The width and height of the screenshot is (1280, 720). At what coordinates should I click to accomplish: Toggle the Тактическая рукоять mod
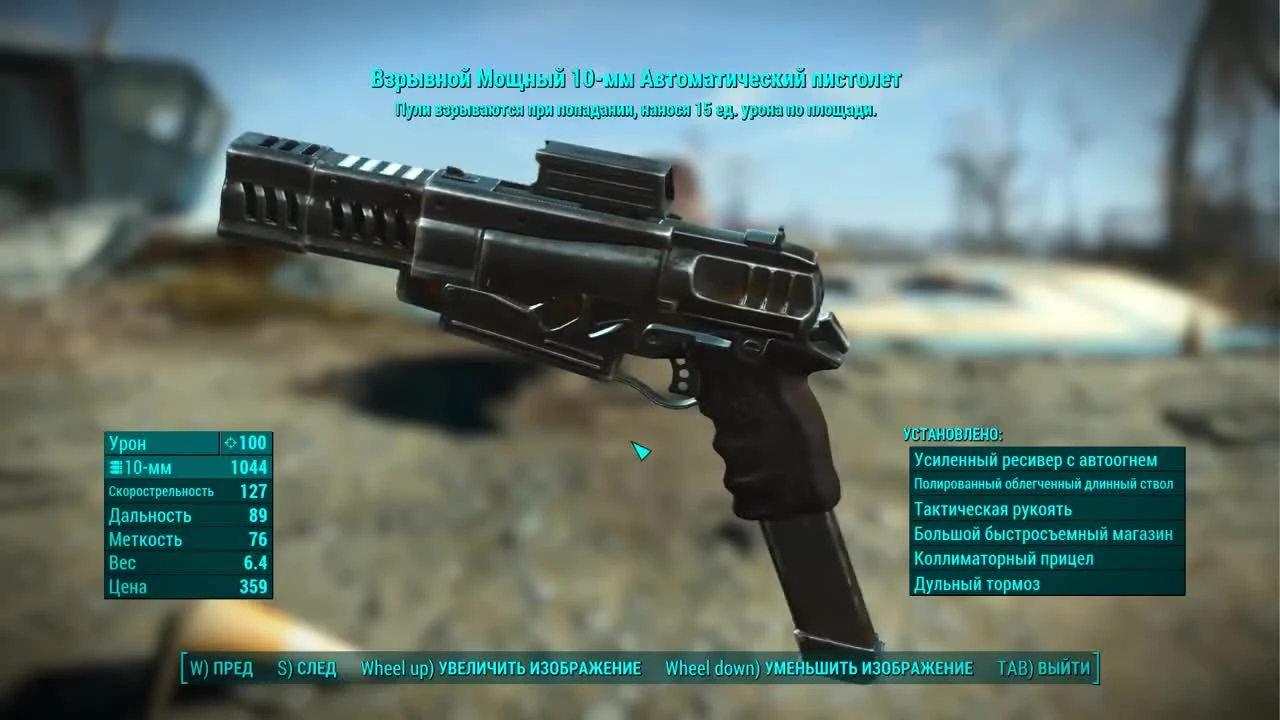point(993,509)
